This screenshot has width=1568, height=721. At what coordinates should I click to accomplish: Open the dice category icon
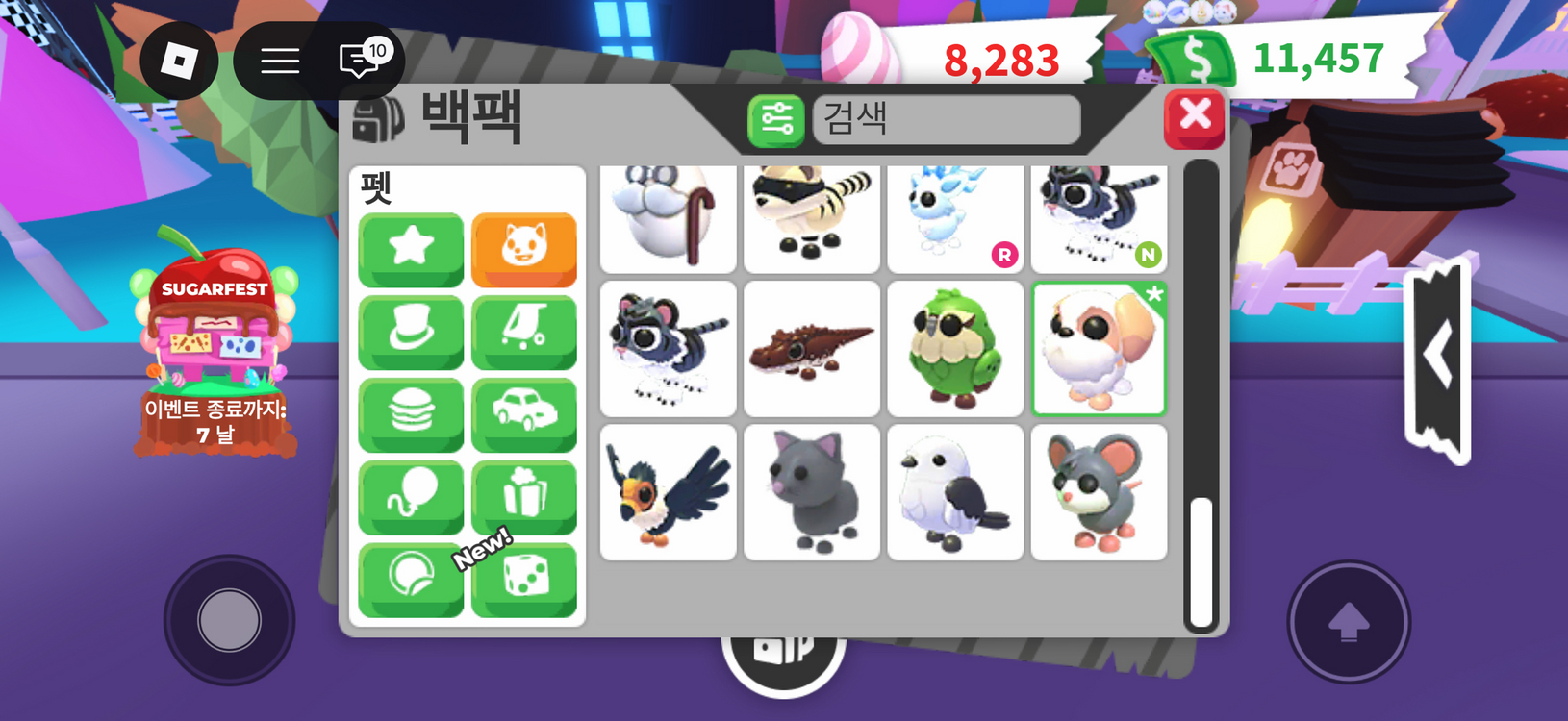click(x=523, y=578)
